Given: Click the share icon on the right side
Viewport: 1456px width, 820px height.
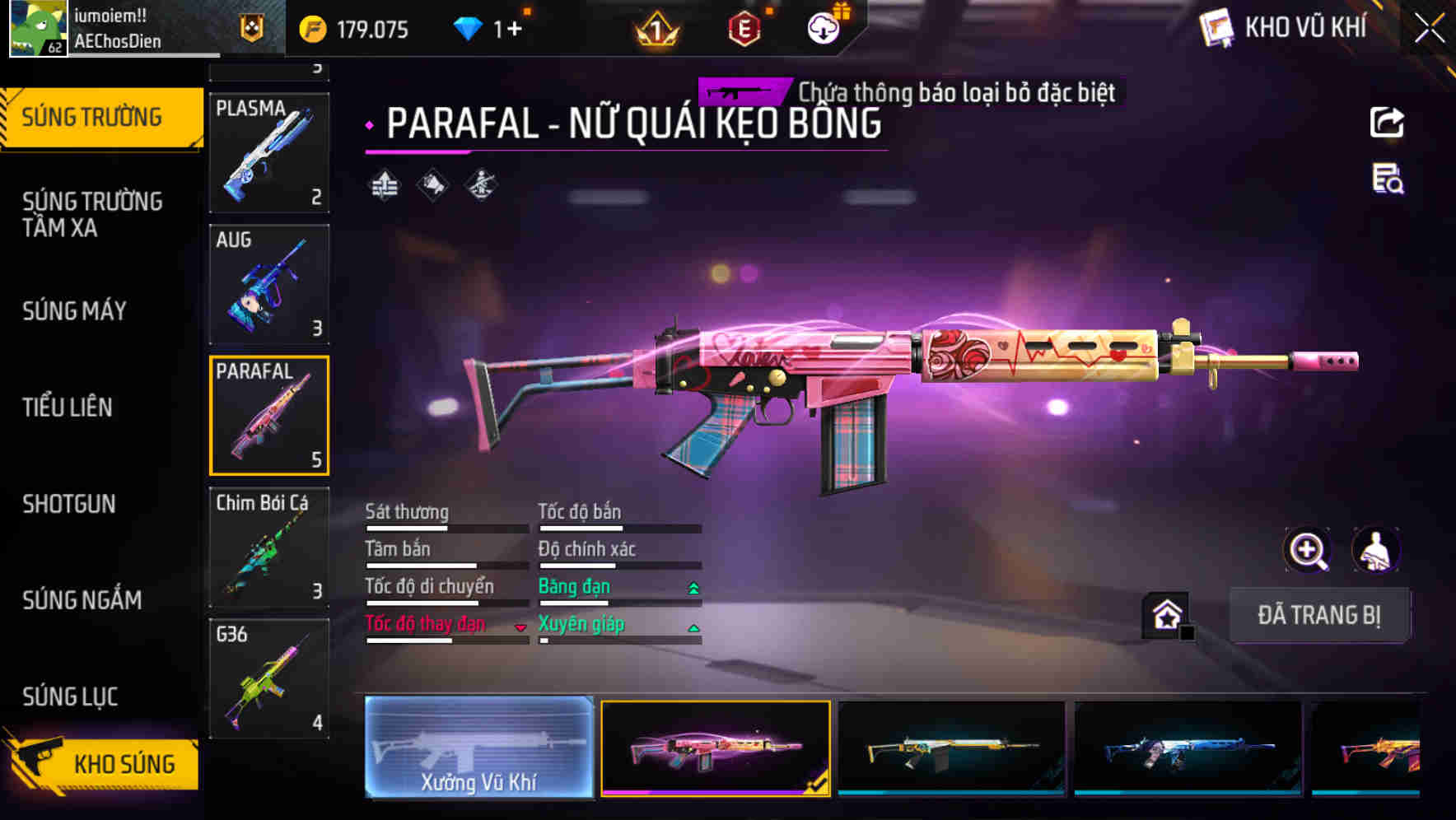Looking at the screenshot, I should pyautogui.click(x=1388, y=122).
